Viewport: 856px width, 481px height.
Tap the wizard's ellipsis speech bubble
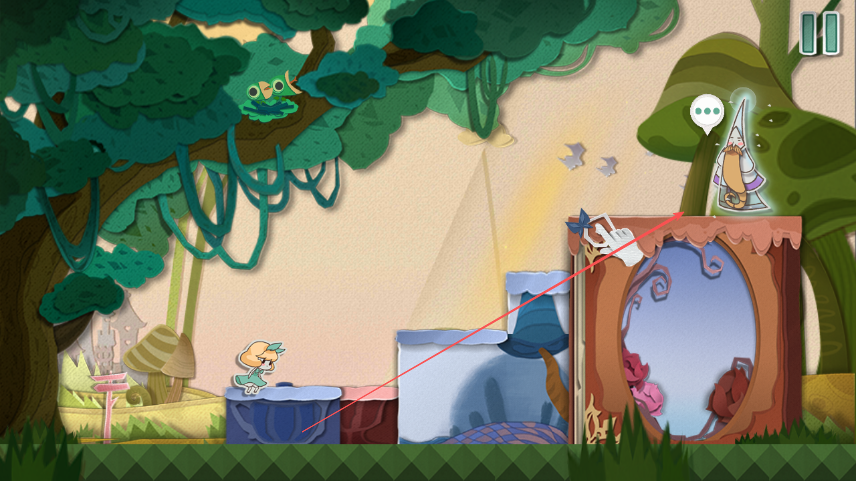pyautogui.click(x=707, y=111)
